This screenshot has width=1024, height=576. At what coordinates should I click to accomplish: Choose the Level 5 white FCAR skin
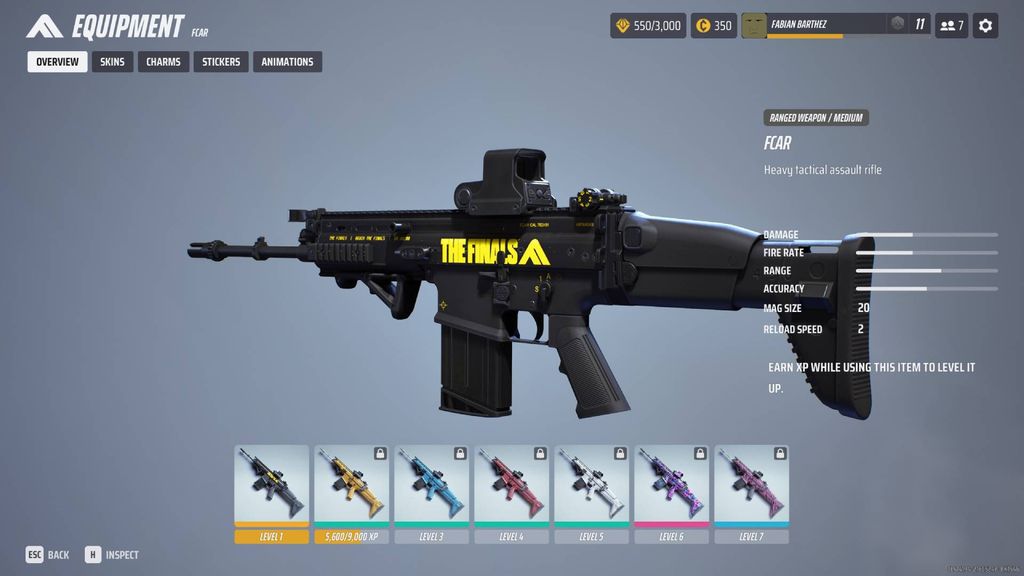coord(592,485)
